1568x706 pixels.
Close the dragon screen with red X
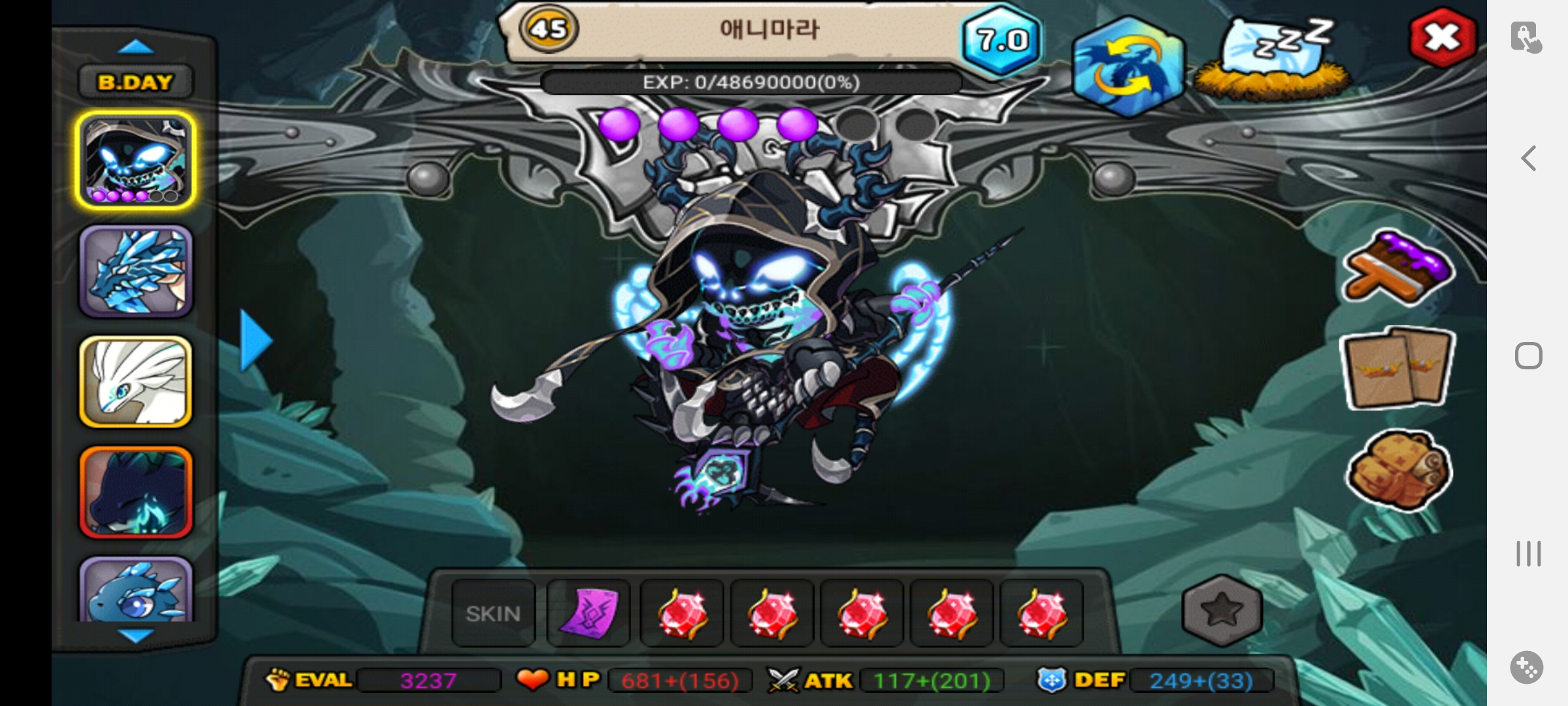tap(1443, 38)
